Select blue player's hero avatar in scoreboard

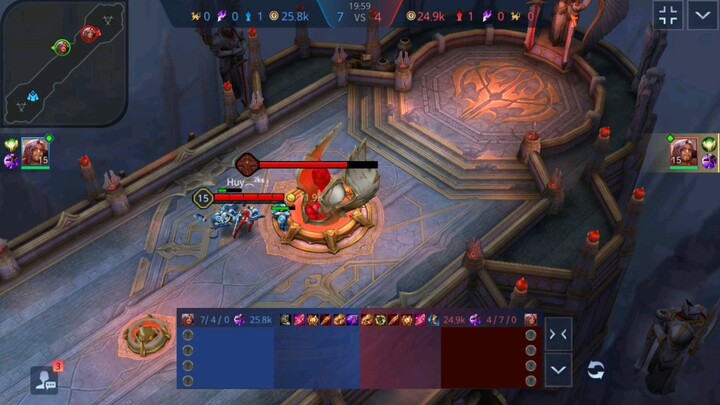click(188, 320)
